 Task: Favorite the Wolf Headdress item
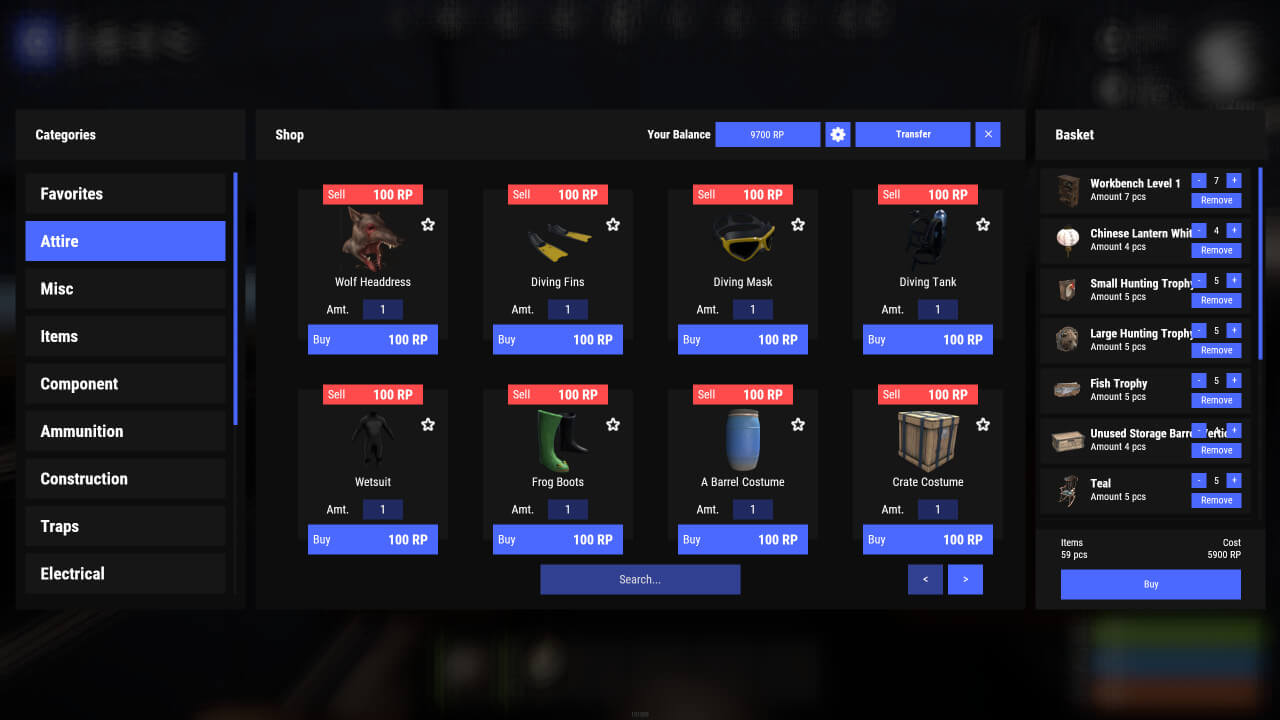[x=428, y=224]
